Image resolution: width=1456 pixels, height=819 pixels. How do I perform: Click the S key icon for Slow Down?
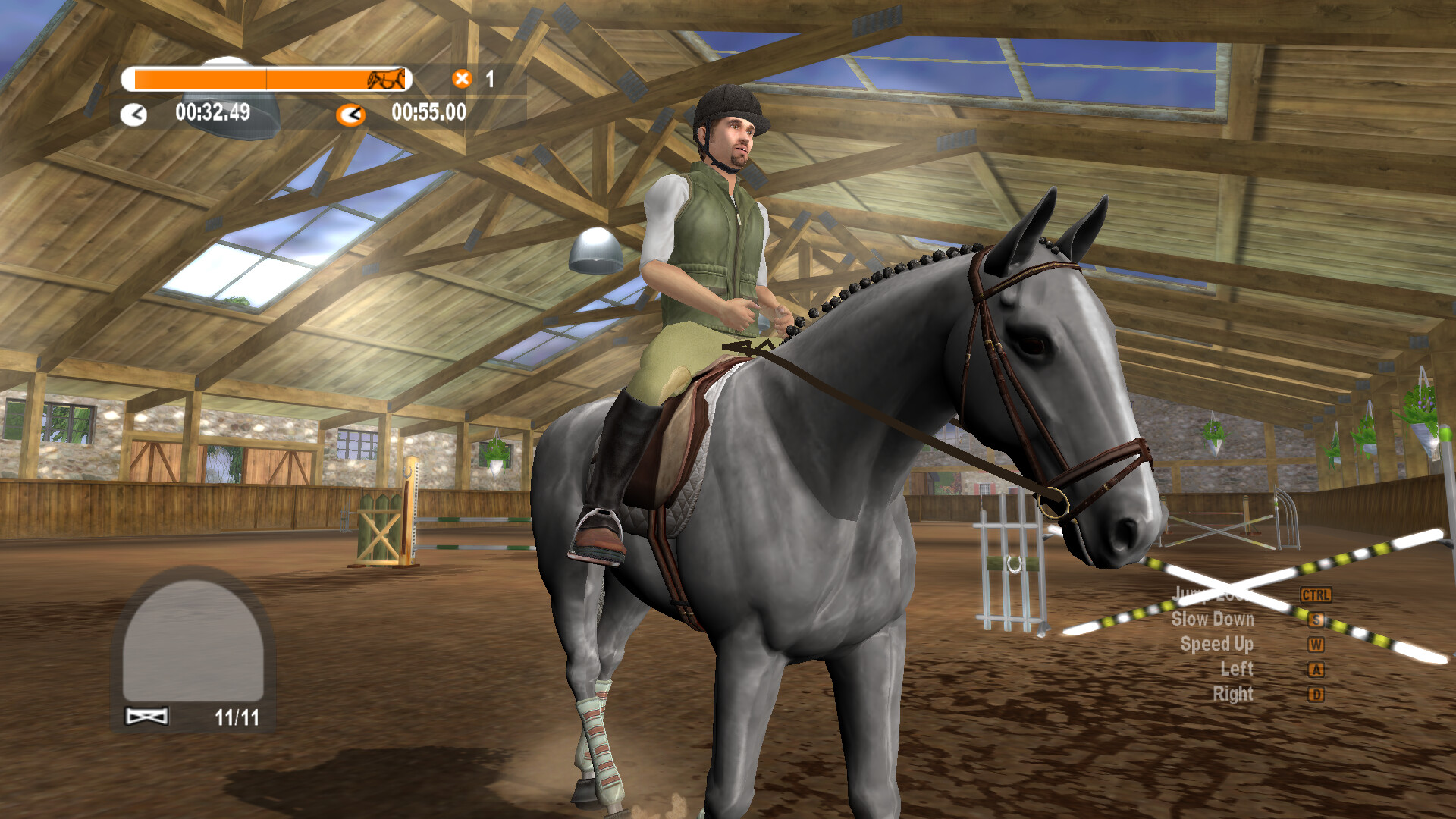pos(1317,620)
